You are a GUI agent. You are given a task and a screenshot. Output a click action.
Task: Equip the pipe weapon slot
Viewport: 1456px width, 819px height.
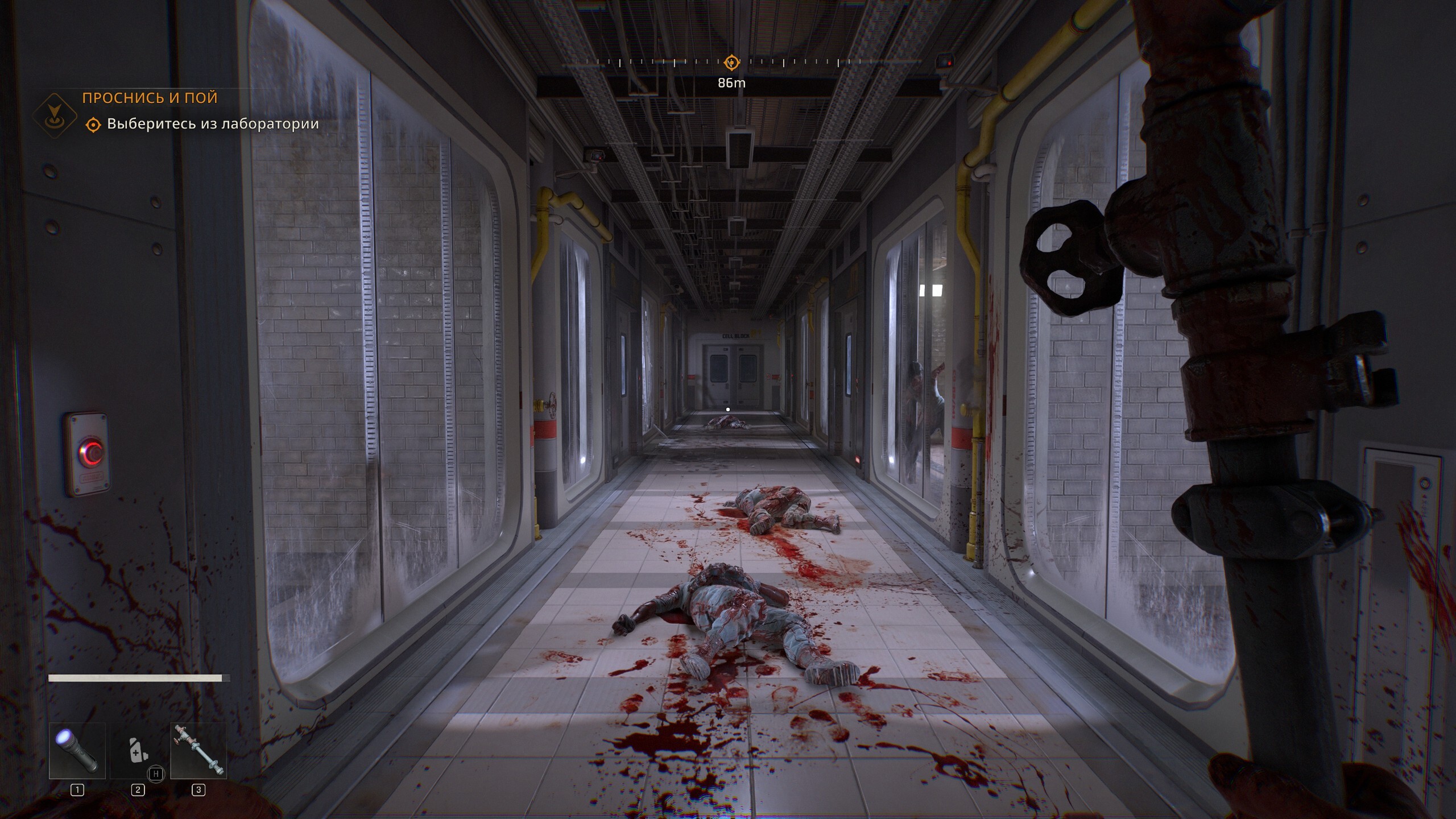click(198, 750)
